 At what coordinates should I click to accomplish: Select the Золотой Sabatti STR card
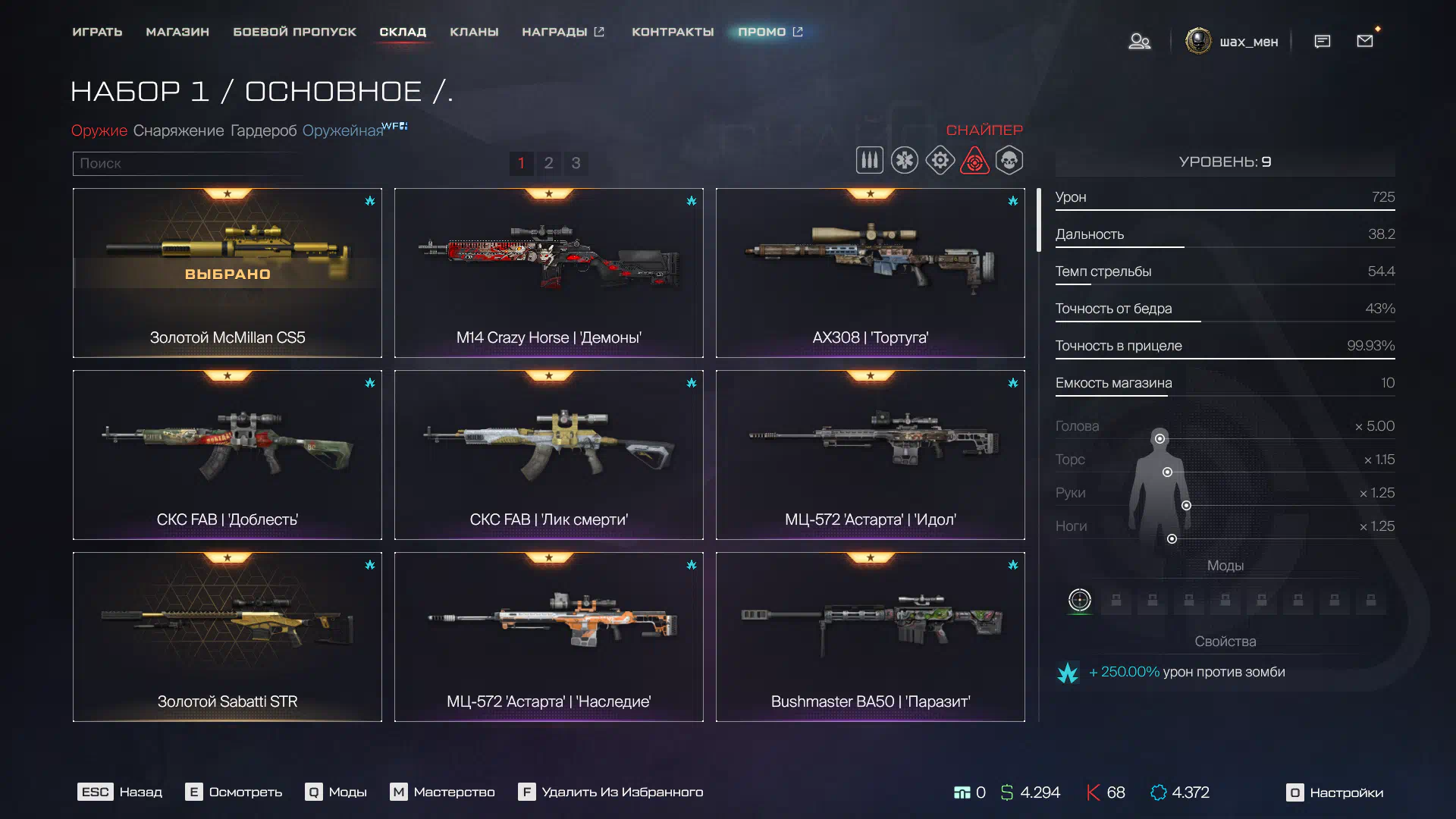point(227,637)
